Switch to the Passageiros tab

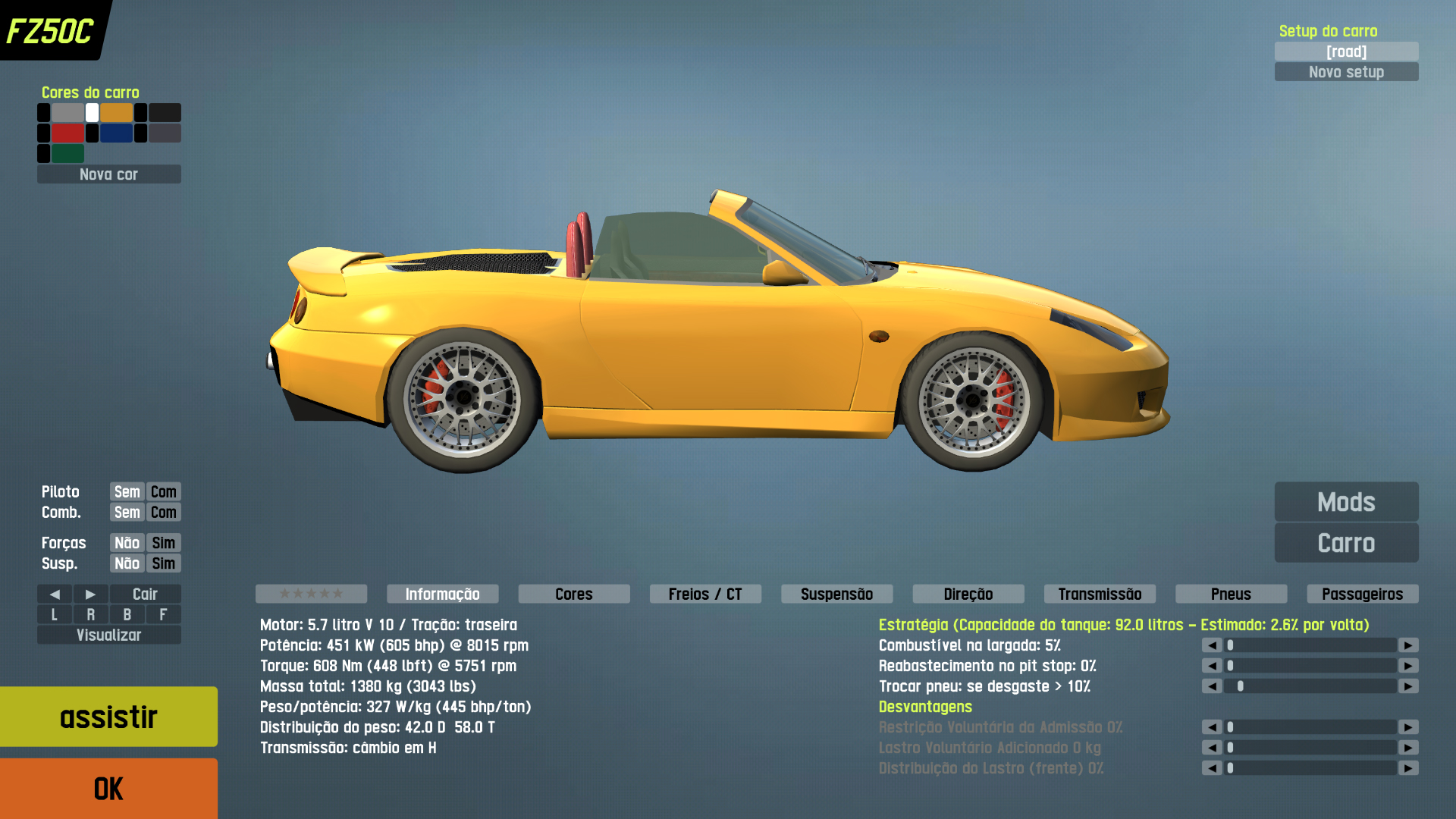pyautogui.click(x=1362, y=594)
